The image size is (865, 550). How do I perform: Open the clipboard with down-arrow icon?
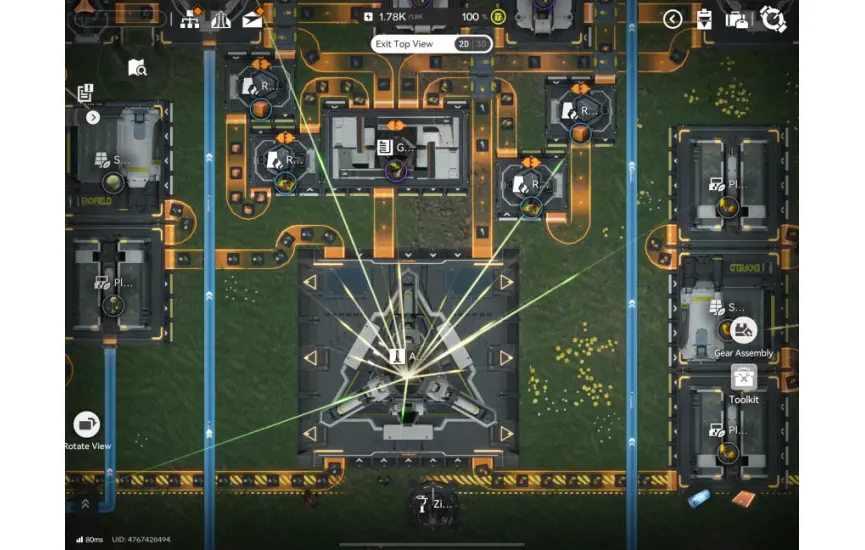coord(704,19)
